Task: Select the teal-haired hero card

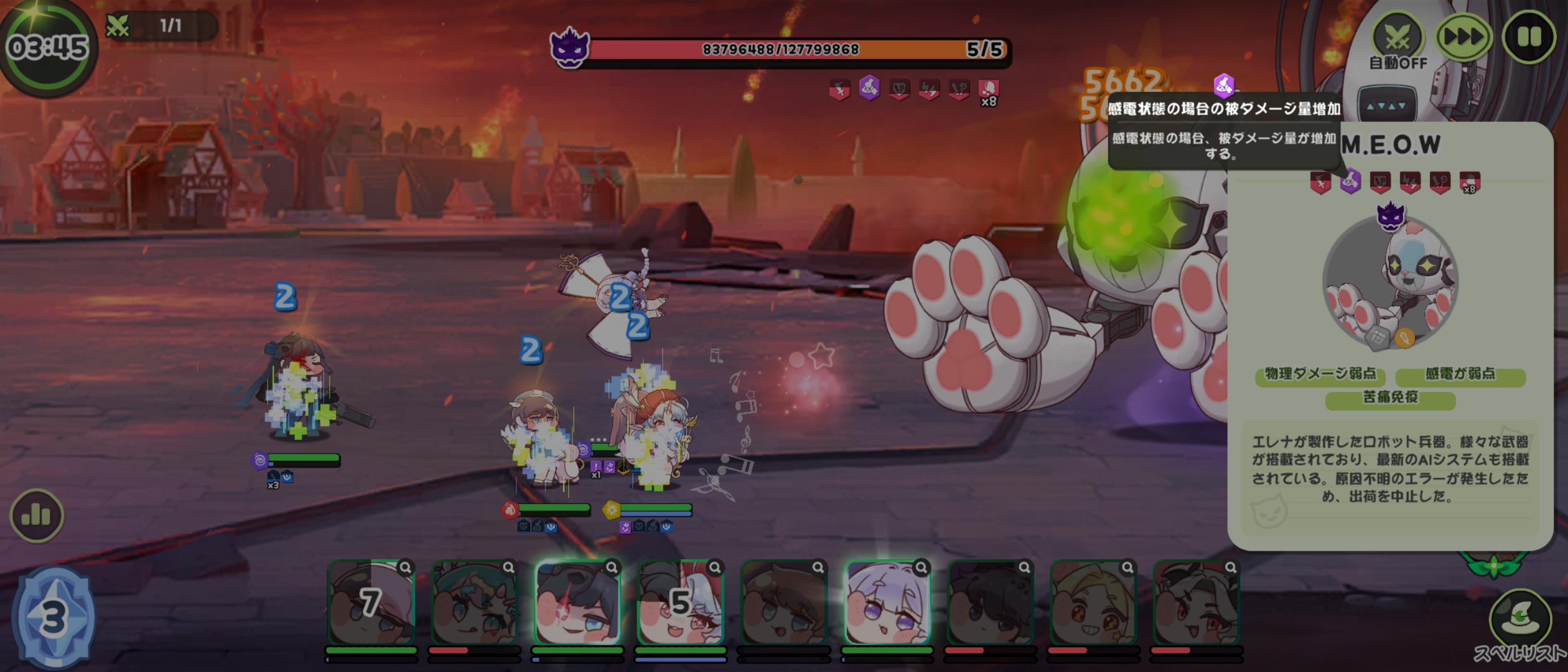Action: click(x=474, y=602)
